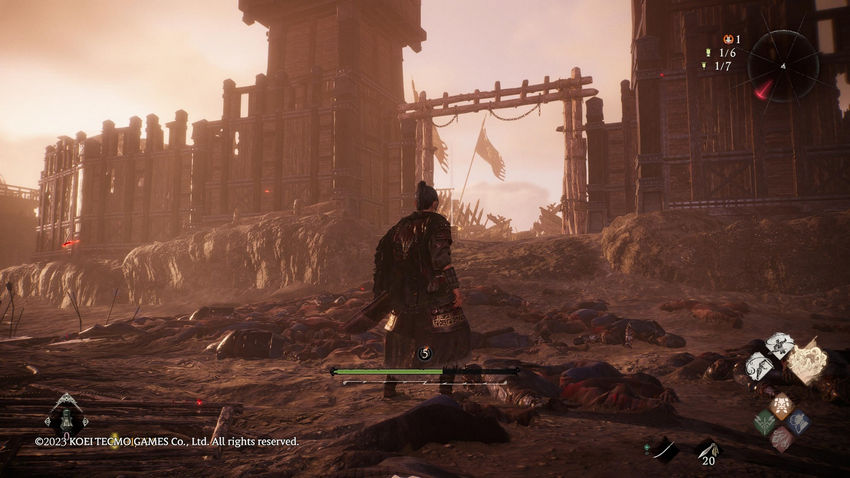This screenshot has width=850, height=478.
Task: Cast the red diamond wizardry spell
Action: pyautogui.click(x=781, y=439)
